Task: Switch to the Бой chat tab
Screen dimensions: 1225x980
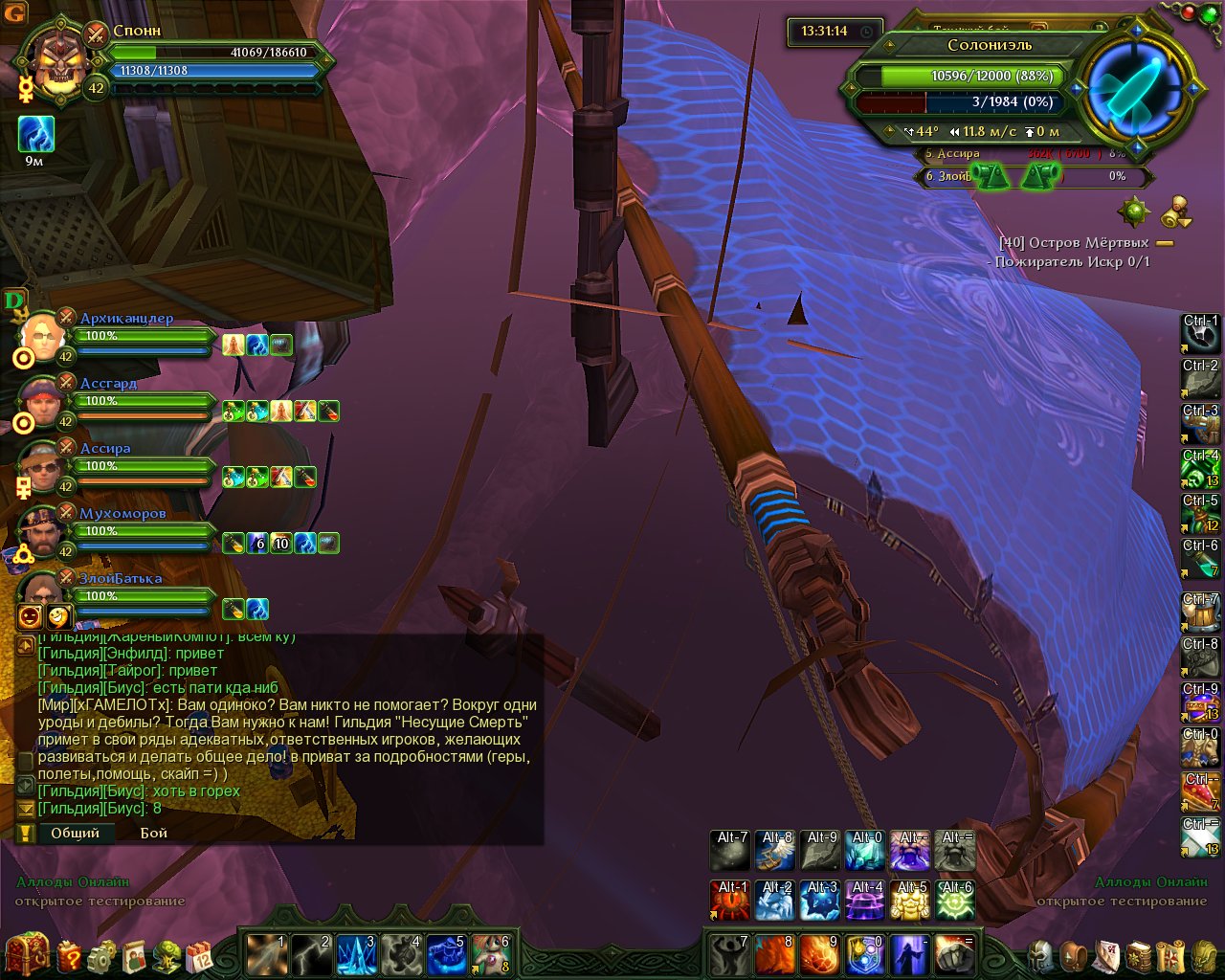Action: [153, 833]
